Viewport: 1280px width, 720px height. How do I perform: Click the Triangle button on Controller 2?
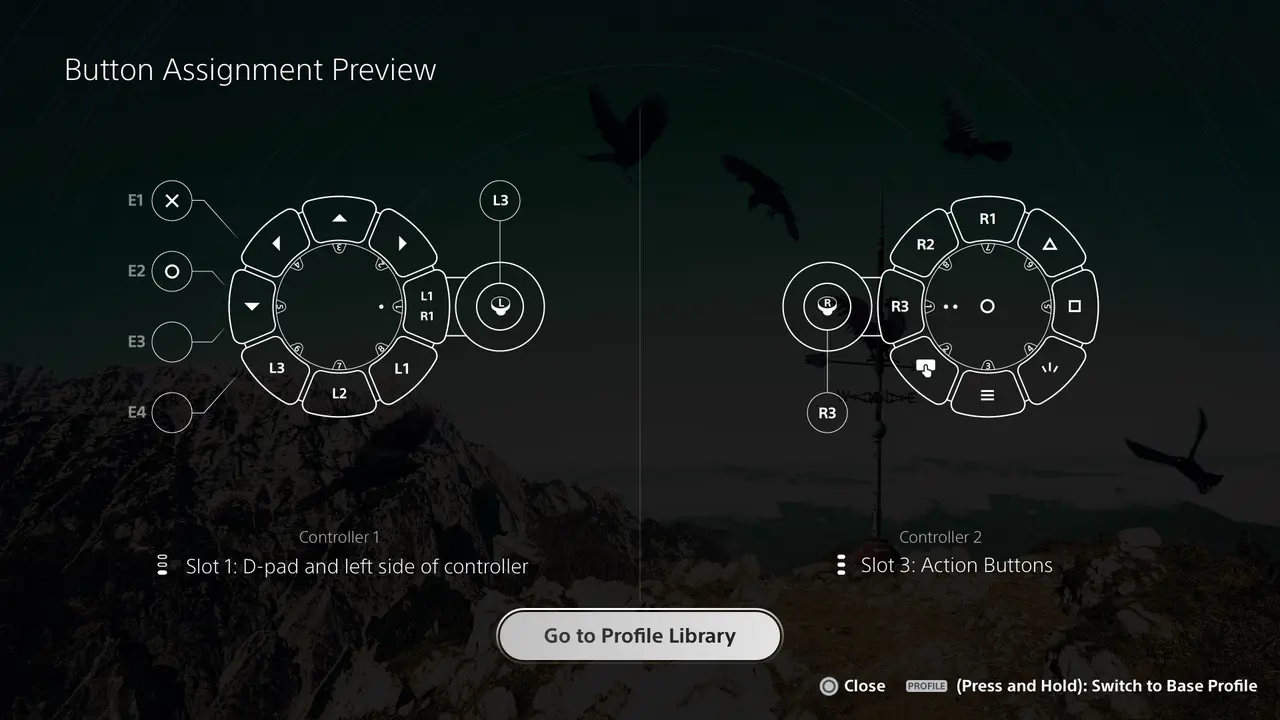pos(1051,243)
